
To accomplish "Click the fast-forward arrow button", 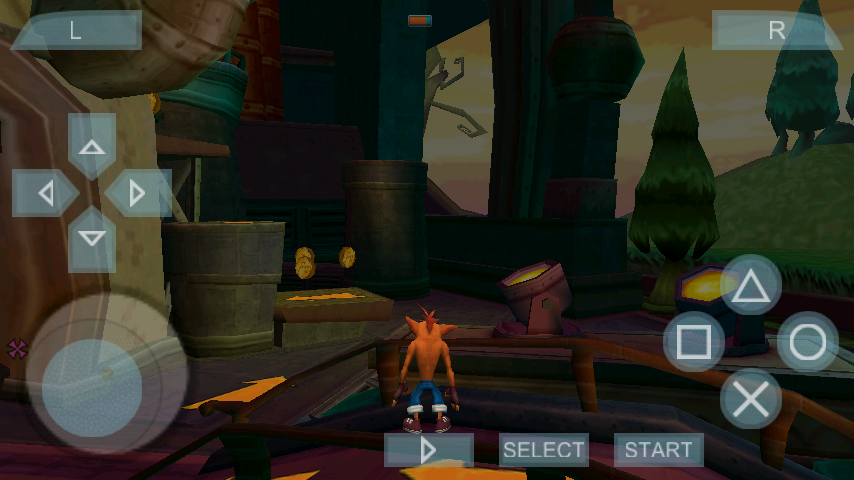I will coord(429,450).
